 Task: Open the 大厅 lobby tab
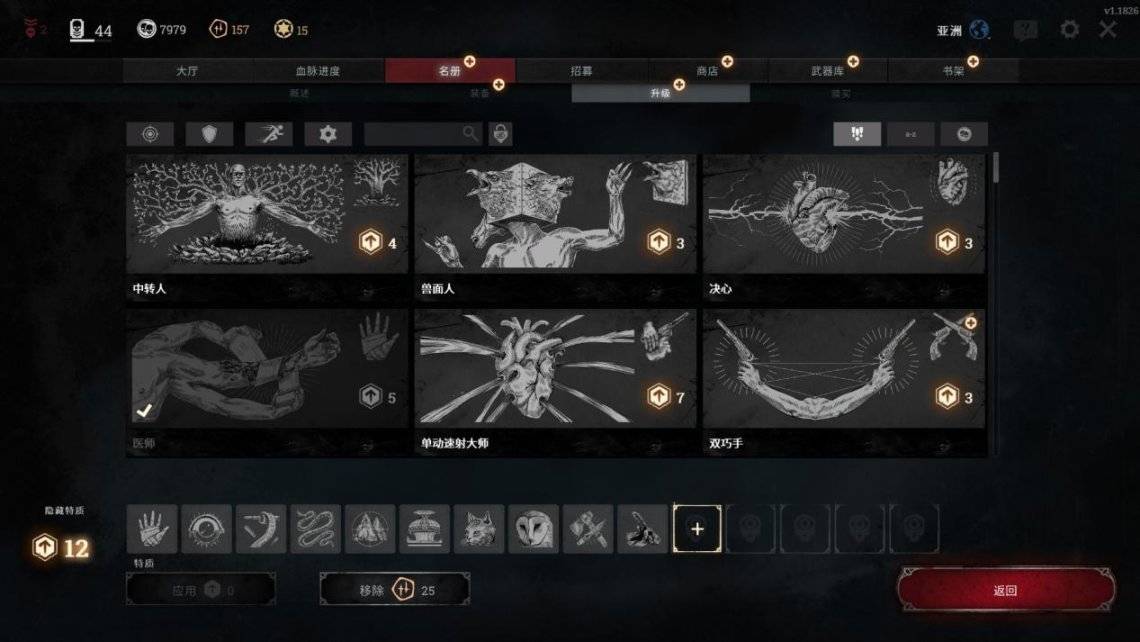tap(187, 71)
